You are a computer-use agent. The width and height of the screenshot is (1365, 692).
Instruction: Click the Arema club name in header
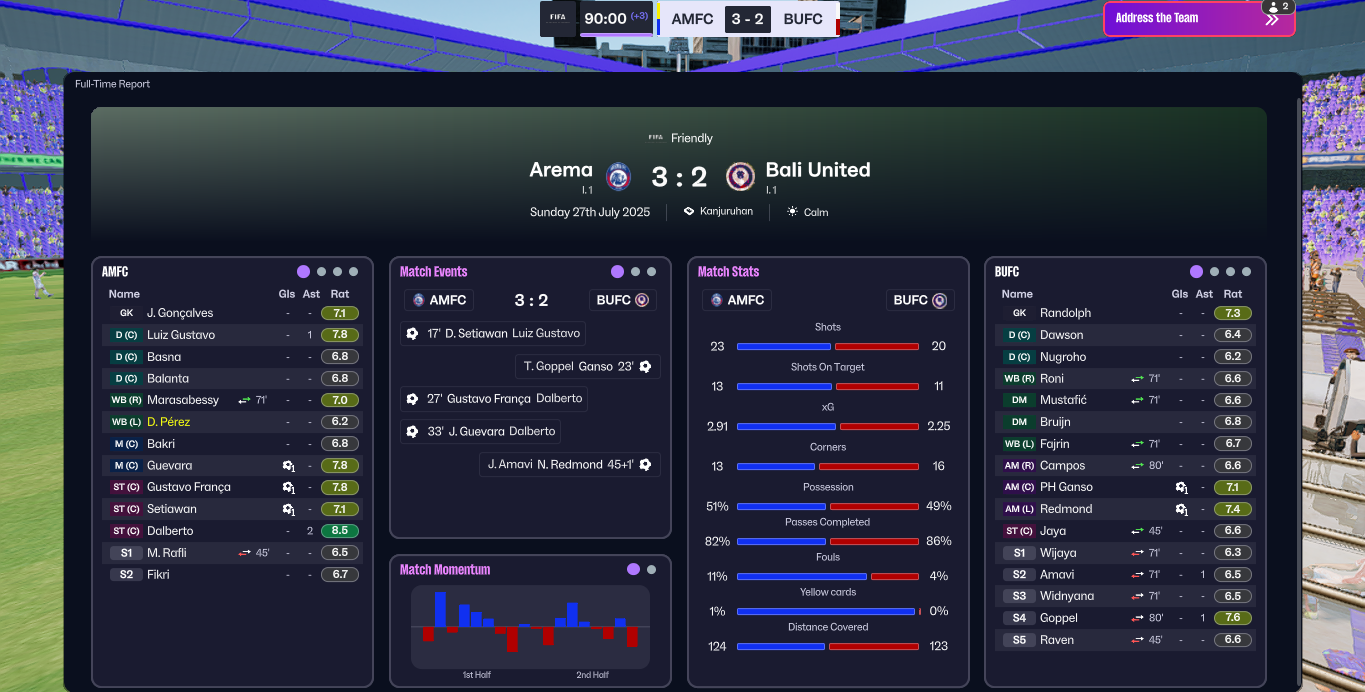pyautogui.click(x=561, y=170)
